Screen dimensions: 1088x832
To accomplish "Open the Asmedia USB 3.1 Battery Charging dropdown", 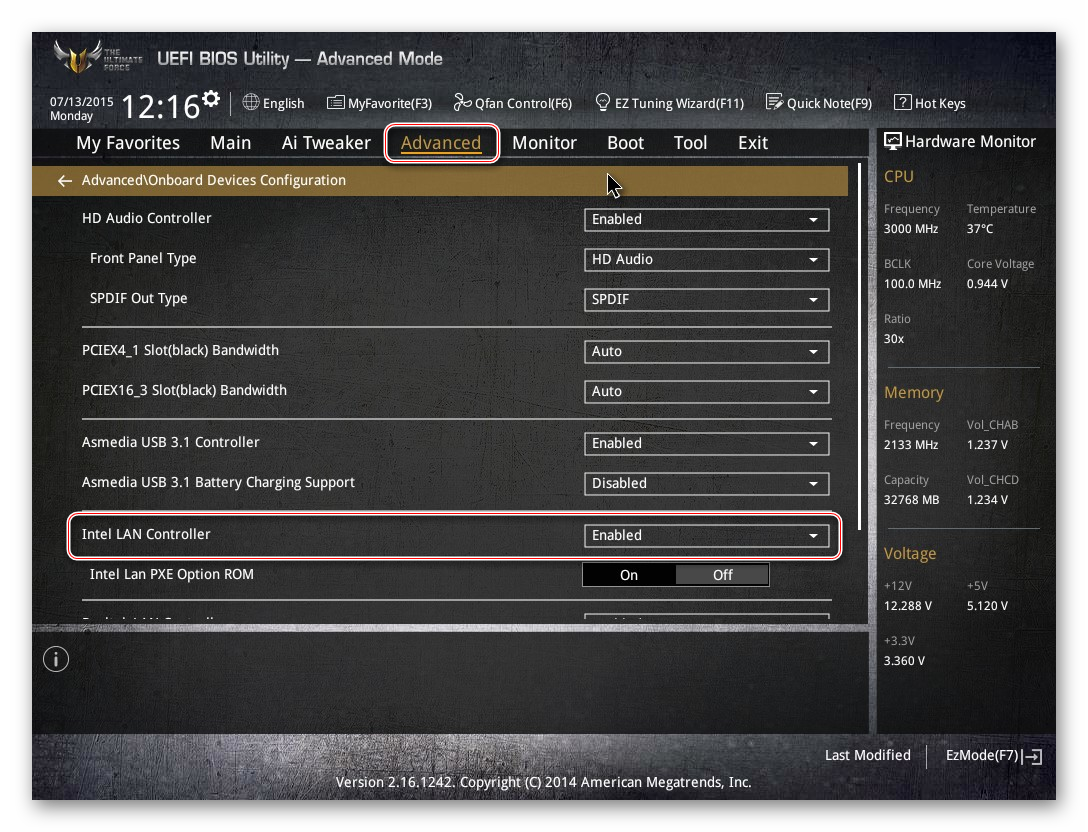I will (x=706, y=483).
